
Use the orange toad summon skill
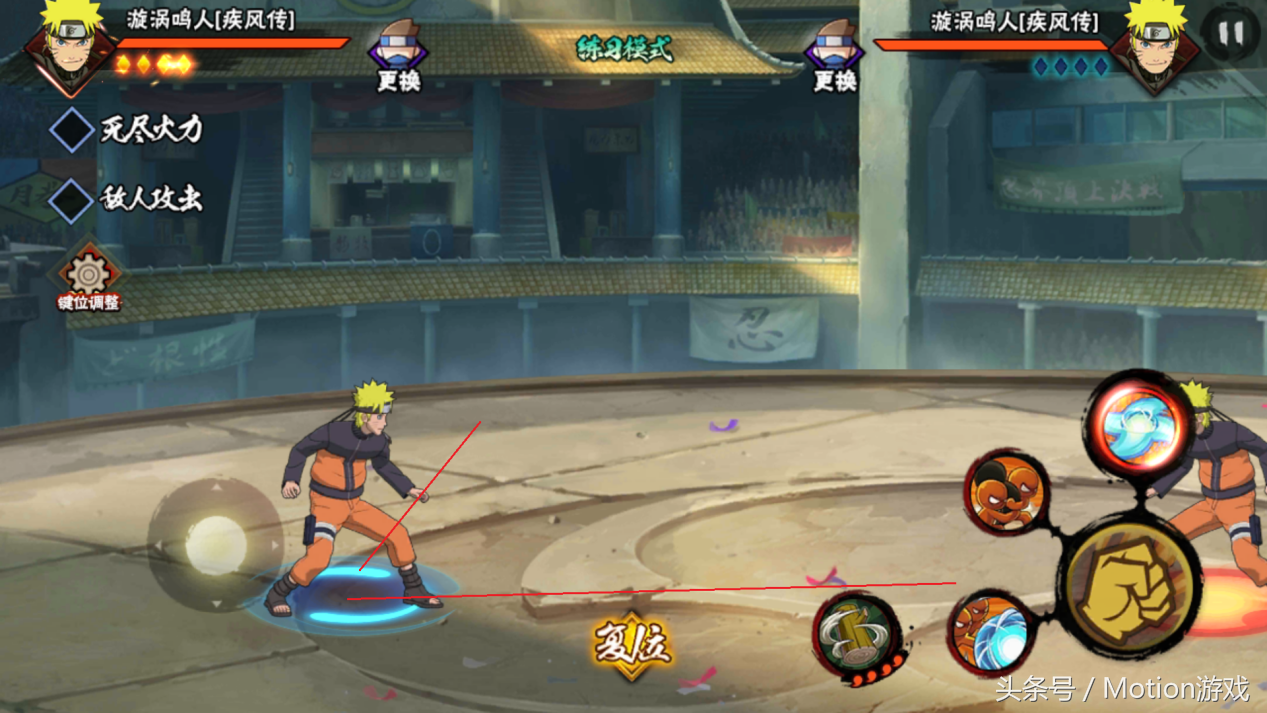coord(1006,491)
